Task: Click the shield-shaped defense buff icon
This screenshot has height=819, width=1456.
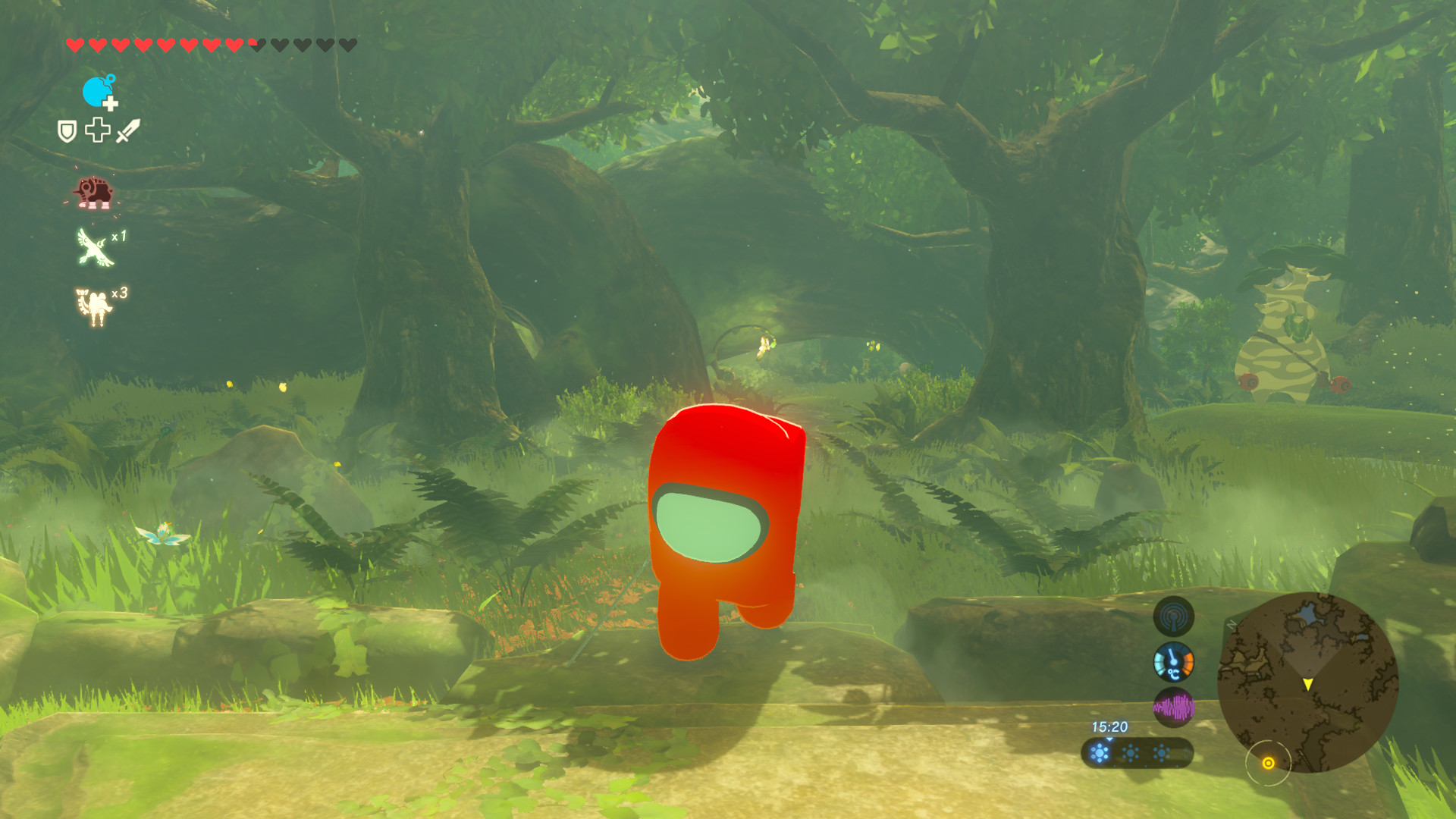Action: click(x=66, y=130)
